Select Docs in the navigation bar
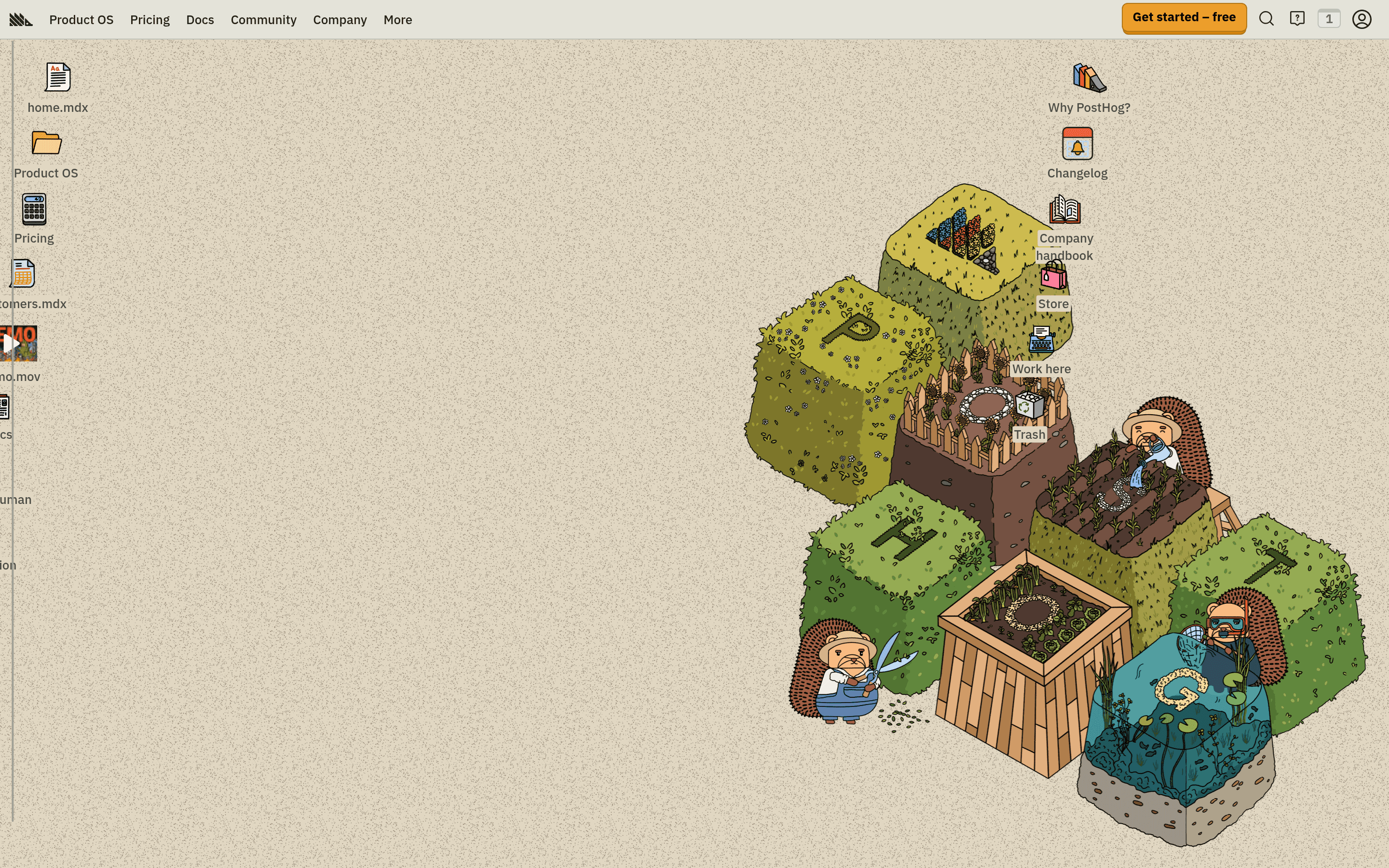Screen dimensions: 1389x868 tap(200, 19)
